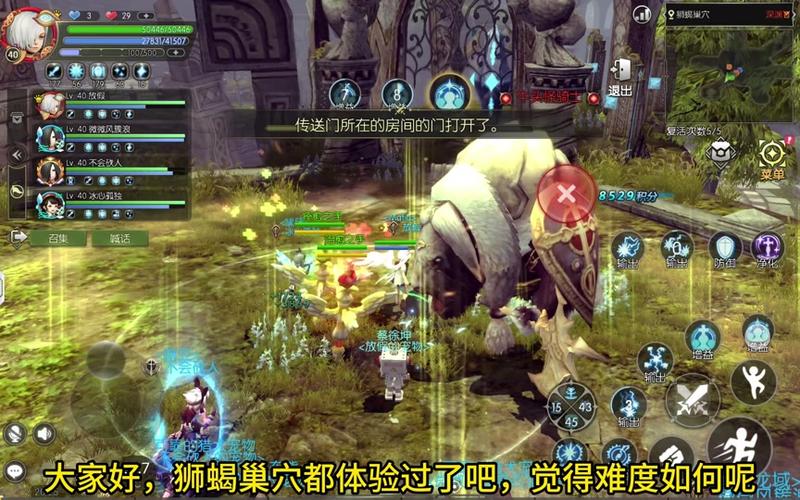Viewport: 800px width, 500px height.
Task: Collapse the party panel with double-arrow button
Action: pyautogui.click(x=16, y=155)
